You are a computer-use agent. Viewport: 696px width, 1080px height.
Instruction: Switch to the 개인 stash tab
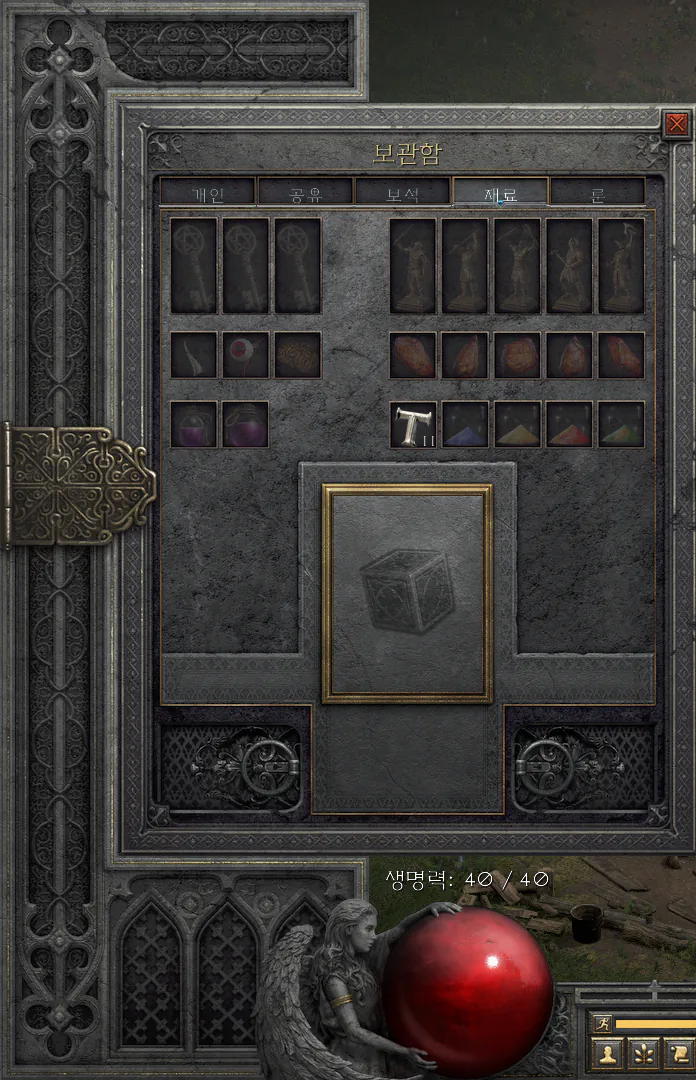tap(207, 192)
